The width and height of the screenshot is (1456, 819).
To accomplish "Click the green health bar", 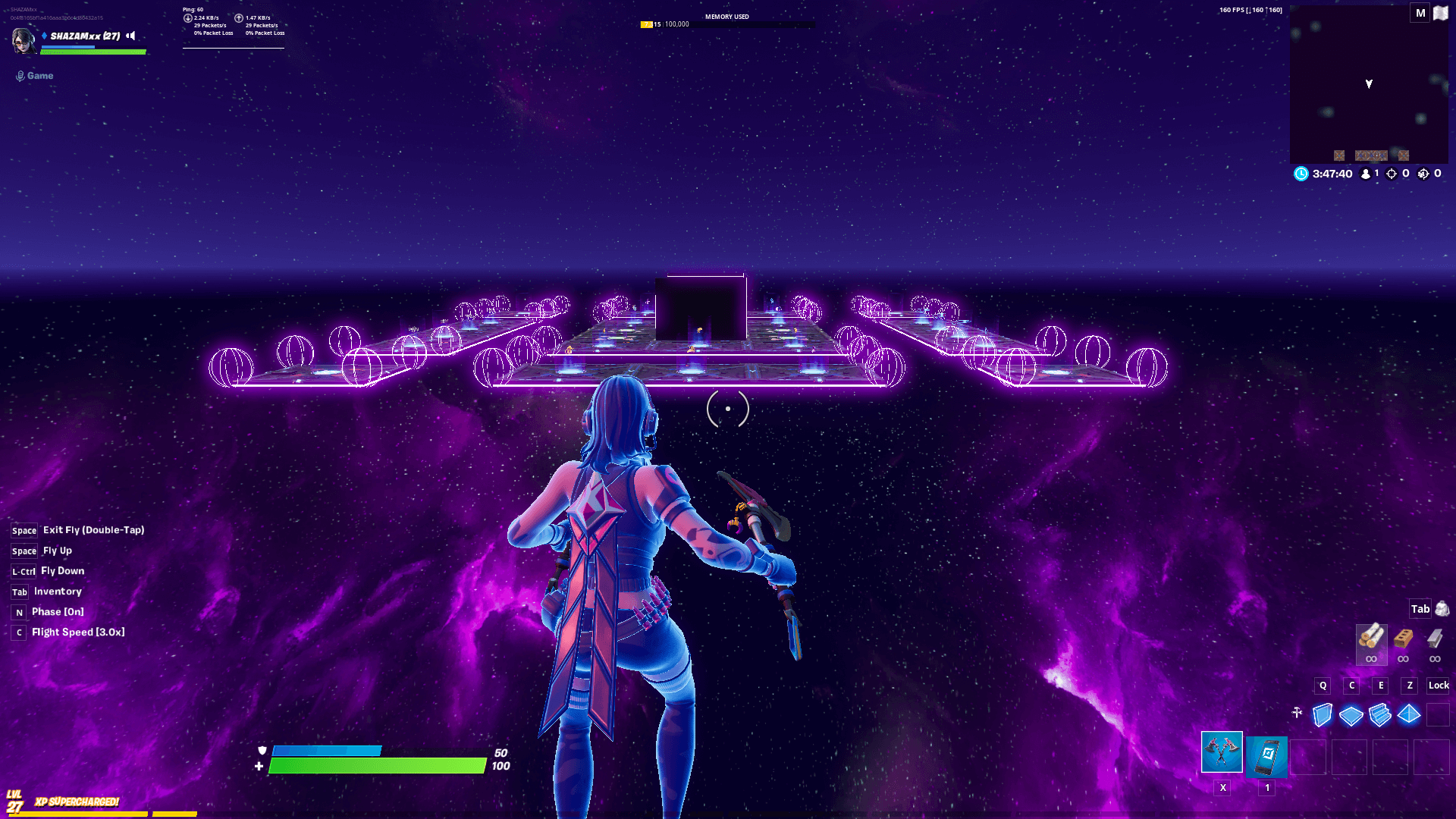I will tap(379, 767).
